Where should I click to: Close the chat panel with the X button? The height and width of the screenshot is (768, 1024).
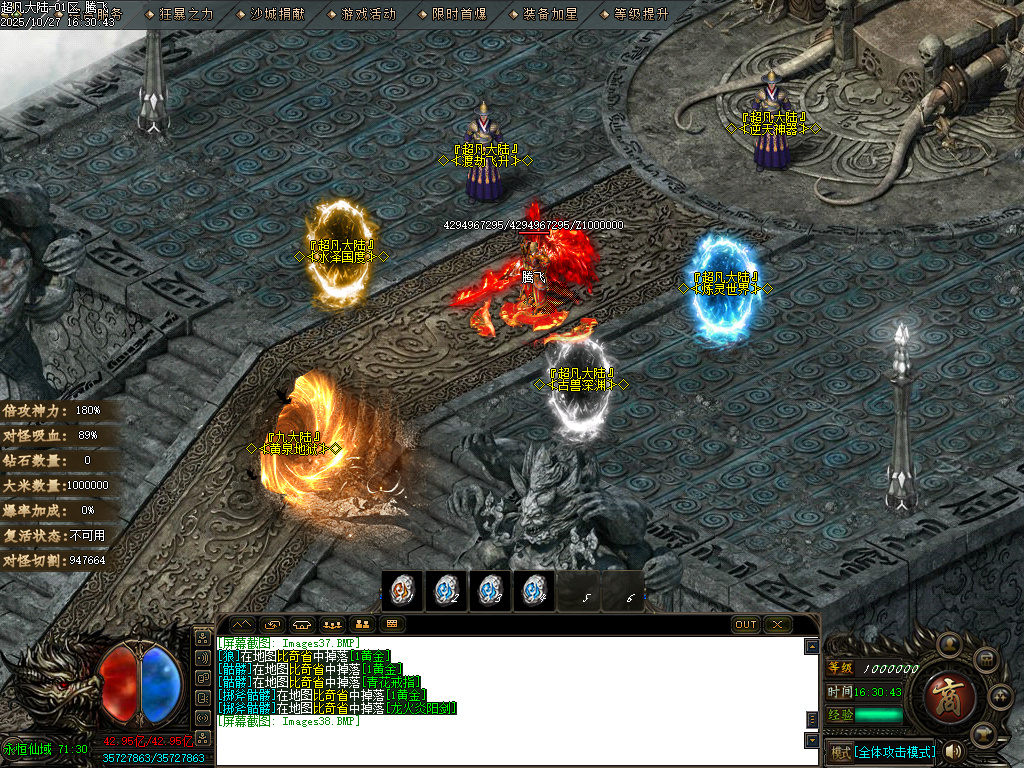coord(777,625)
